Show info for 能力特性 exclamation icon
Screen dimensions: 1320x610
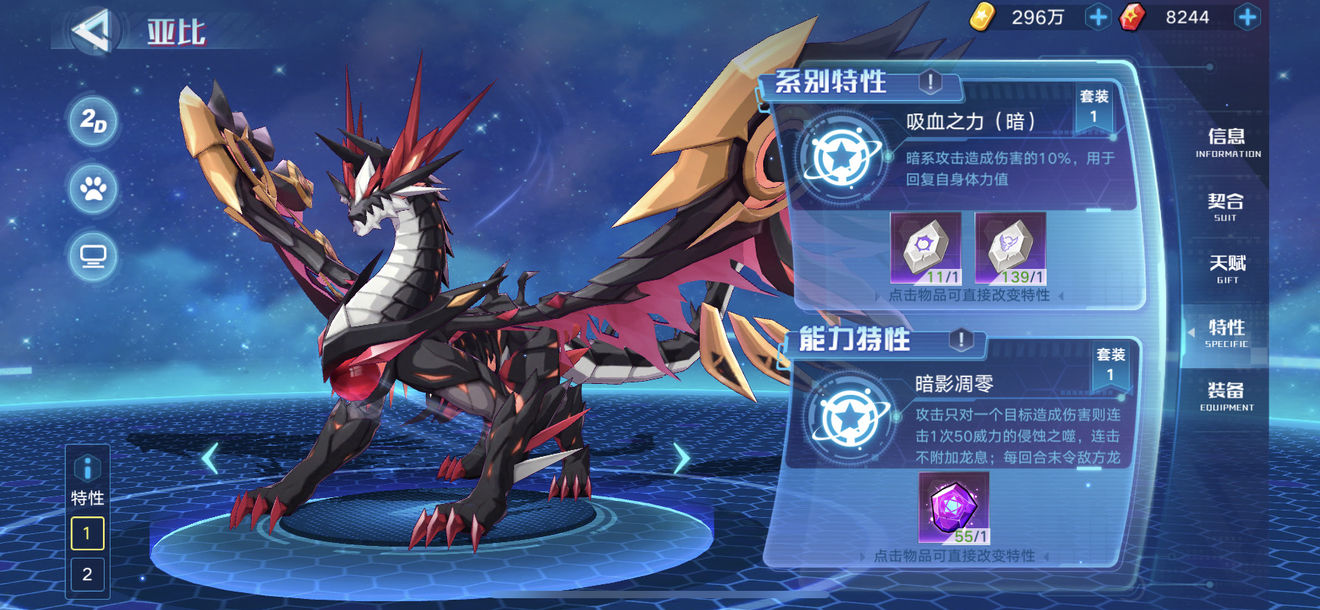point(961,340)
